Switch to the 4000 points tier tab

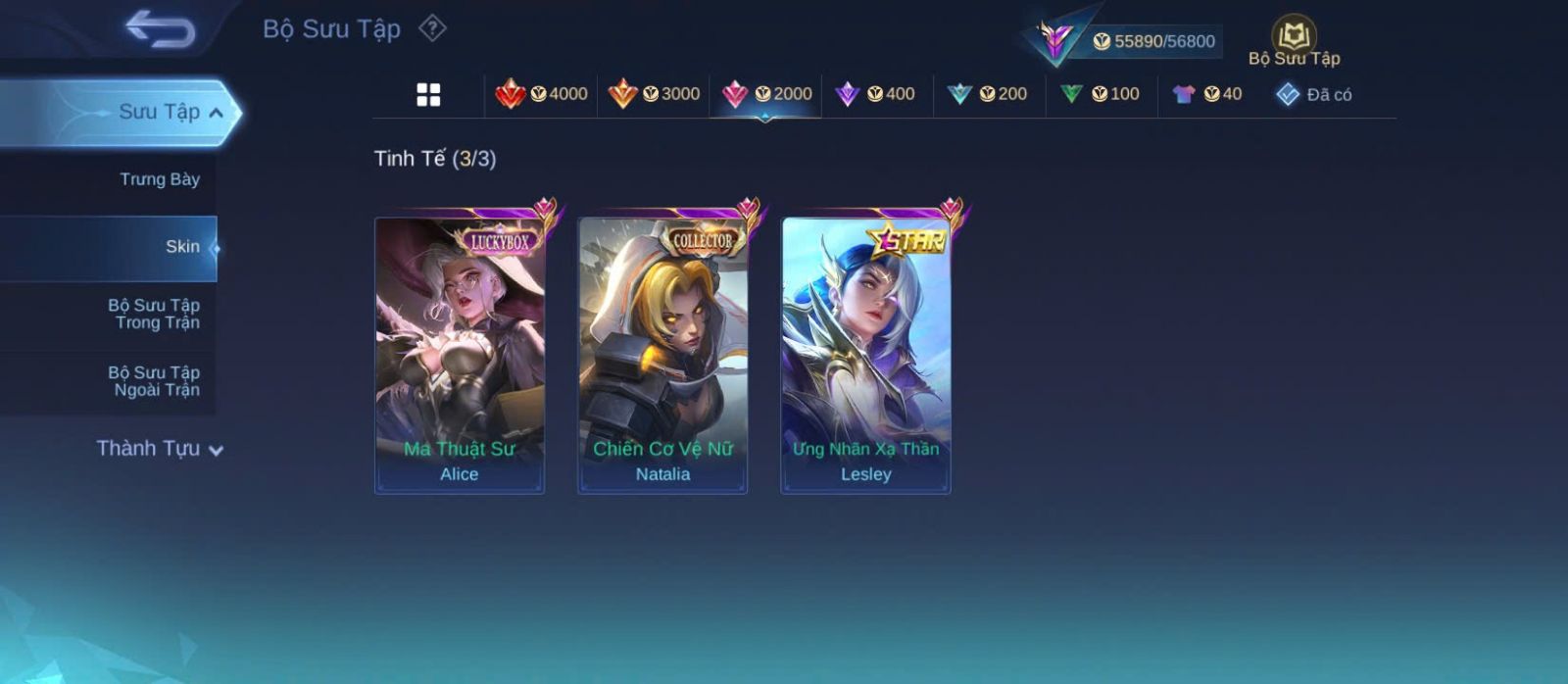(542, 94)
